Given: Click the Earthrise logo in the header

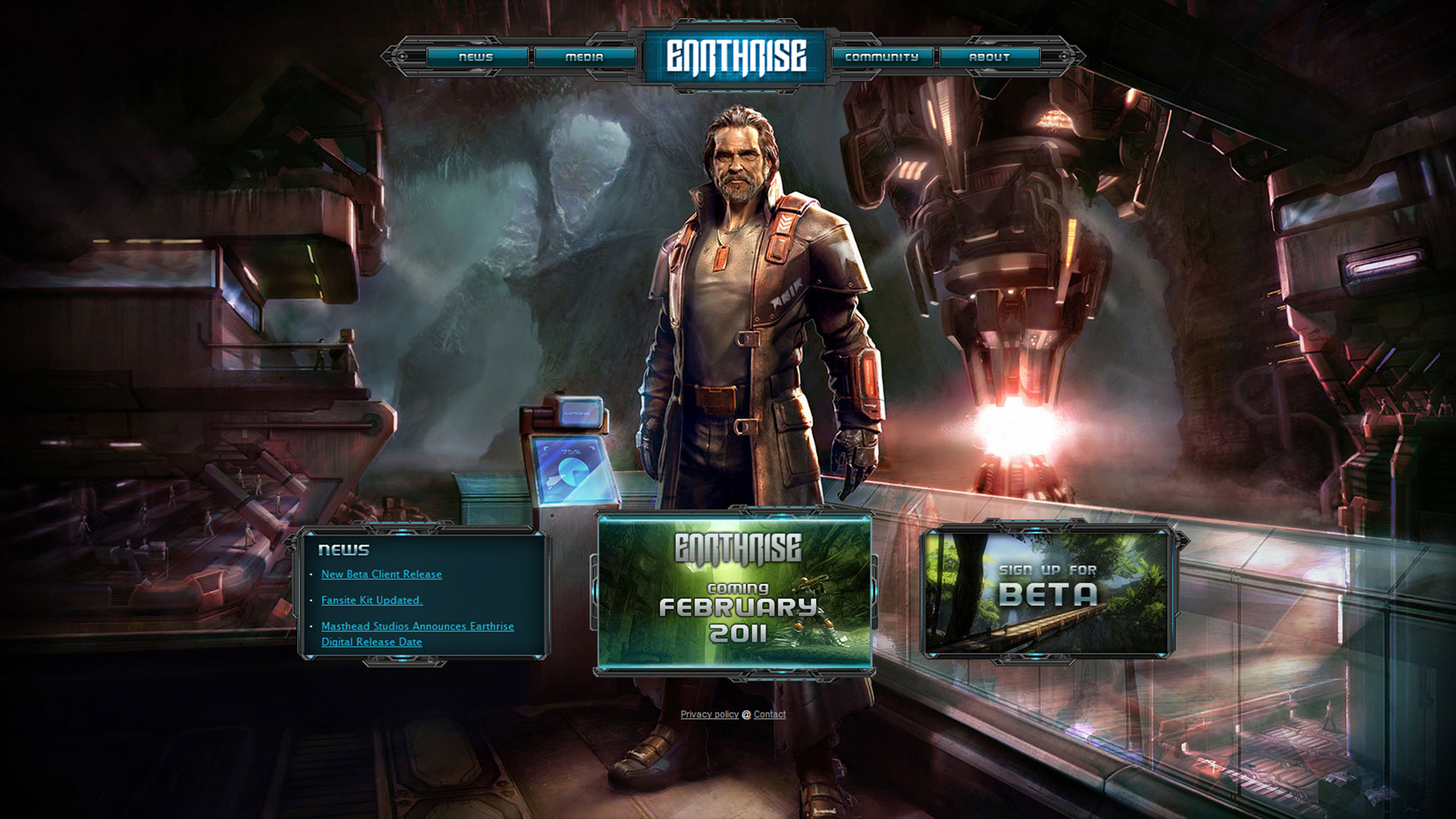Looking at the screenshot, I should (x=736, y=57).
